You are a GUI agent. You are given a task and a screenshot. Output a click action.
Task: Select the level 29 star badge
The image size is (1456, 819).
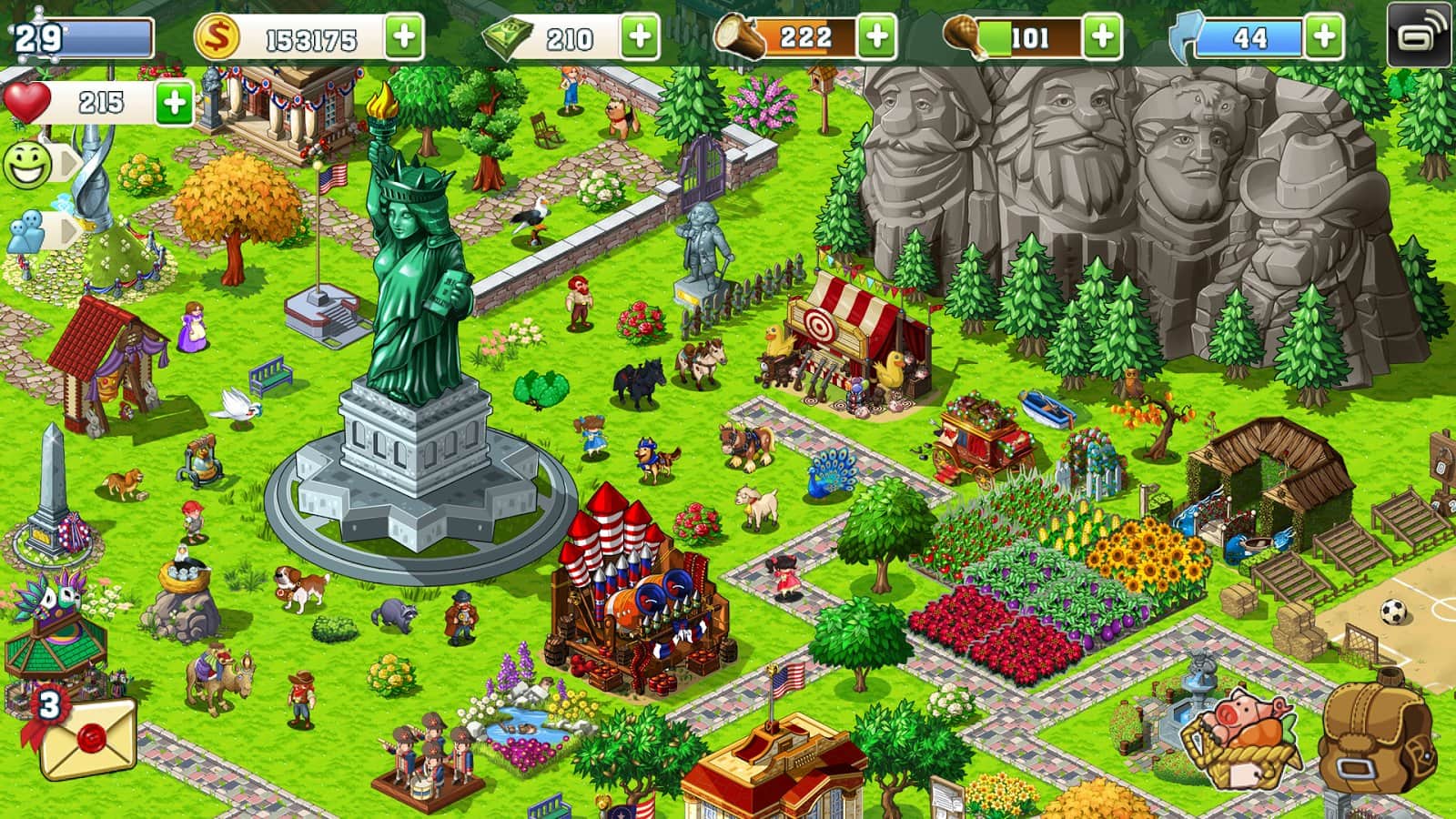[x=36, y=38]
